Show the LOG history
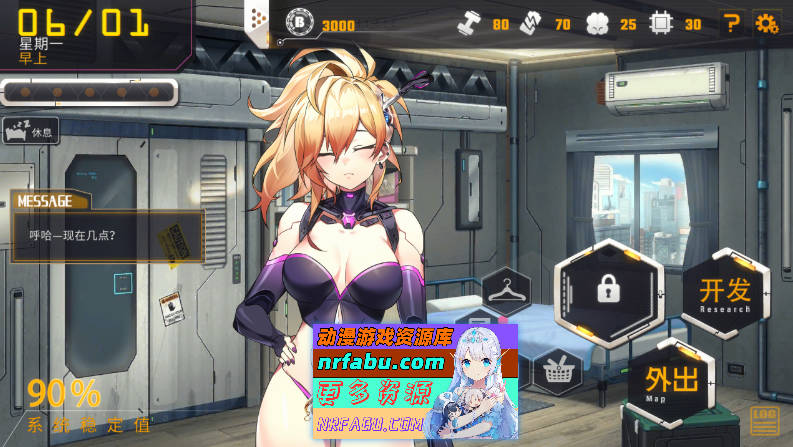The image size is (793, 447). (x=765, y=419)
